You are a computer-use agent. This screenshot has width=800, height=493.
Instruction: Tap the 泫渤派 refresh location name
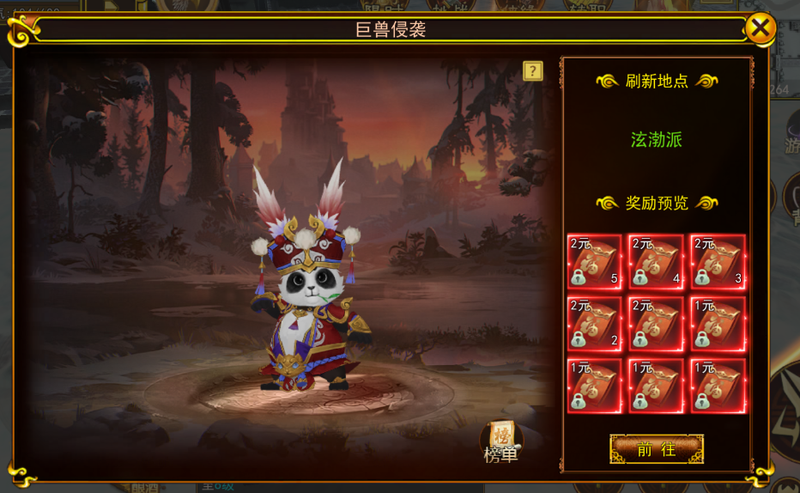pos(656,140)
